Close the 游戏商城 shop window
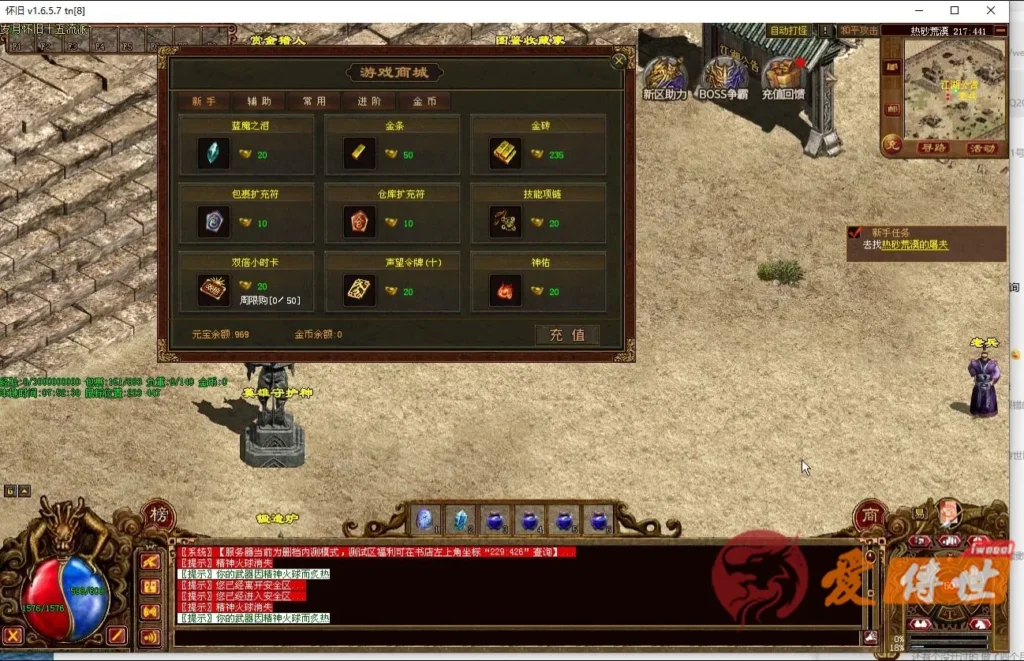This screenshot has height=661, width=1024. click(618, 61)
